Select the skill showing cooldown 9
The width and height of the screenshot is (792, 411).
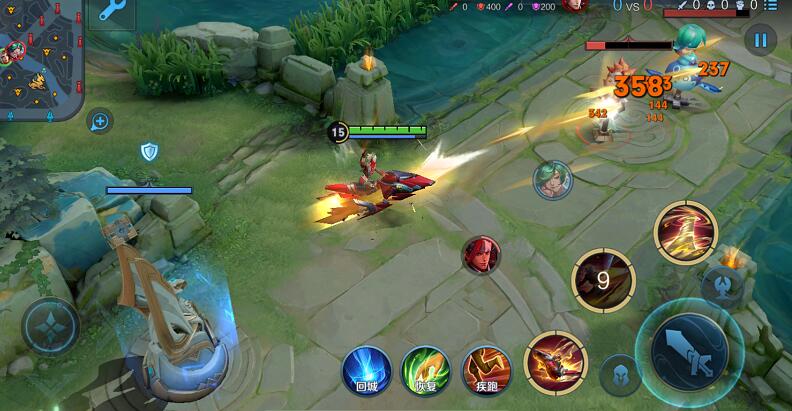[x=602, y=280]
